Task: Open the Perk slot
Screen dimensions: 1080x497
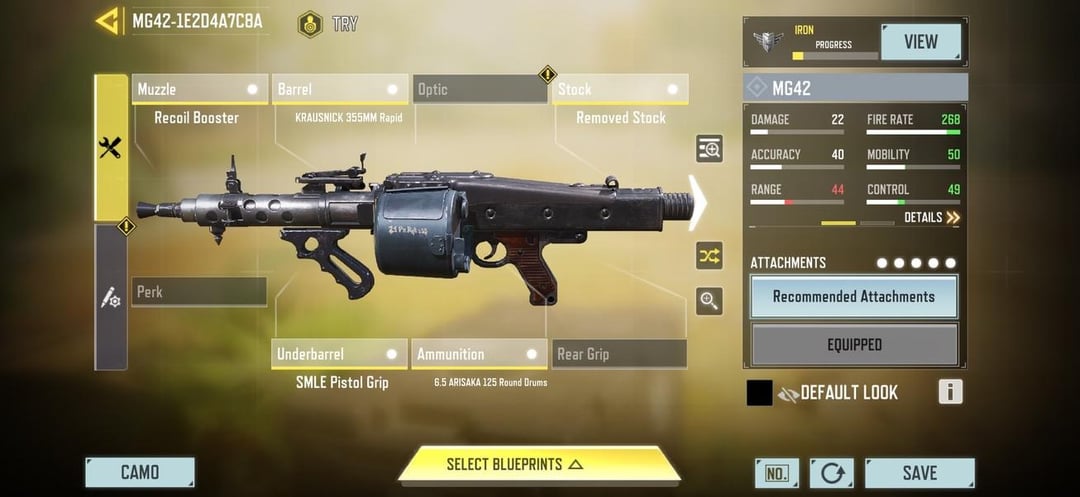Action: [x=199, y=292]
